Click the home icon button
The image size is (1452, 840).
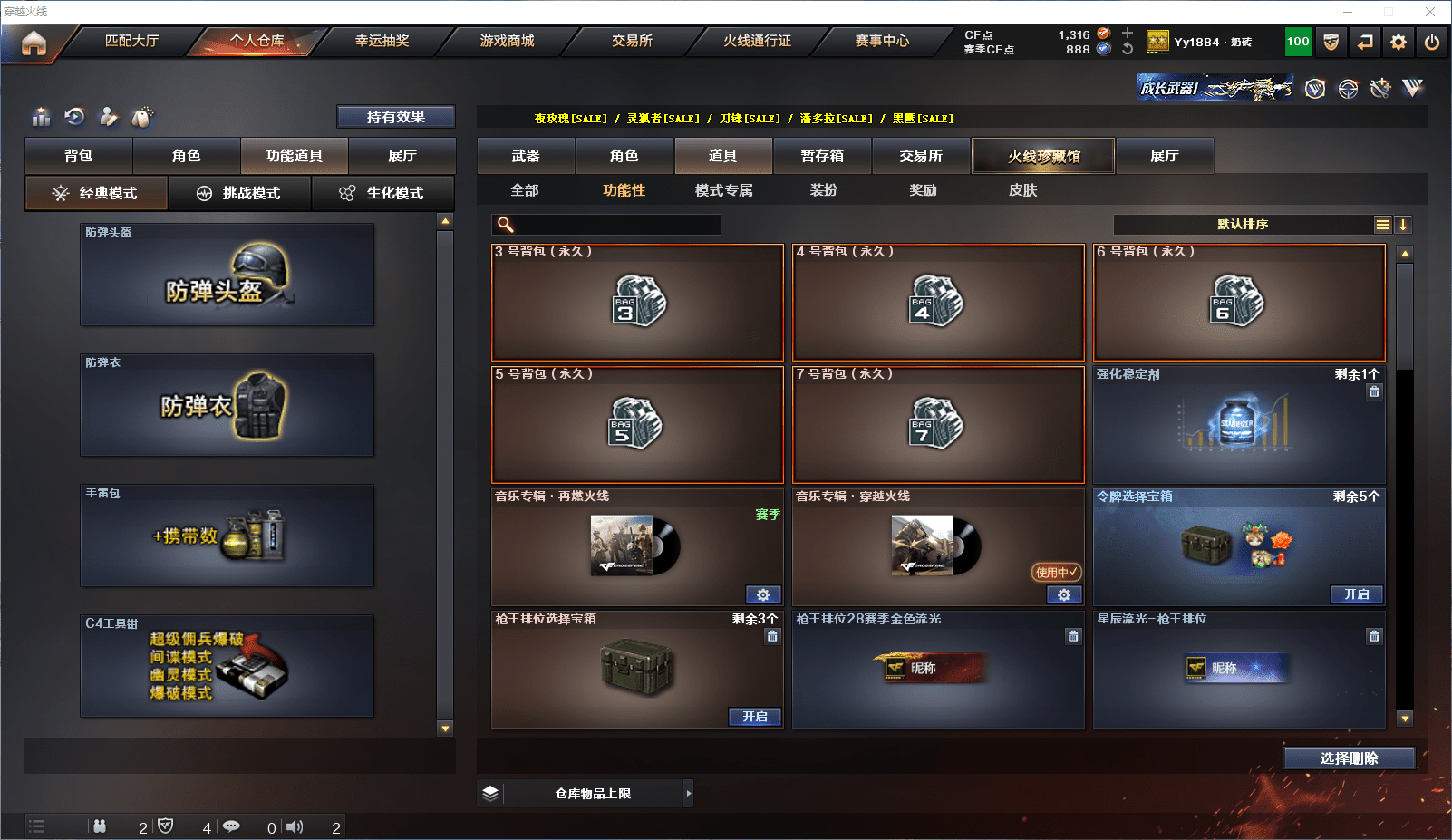click(x=34, y=43)
